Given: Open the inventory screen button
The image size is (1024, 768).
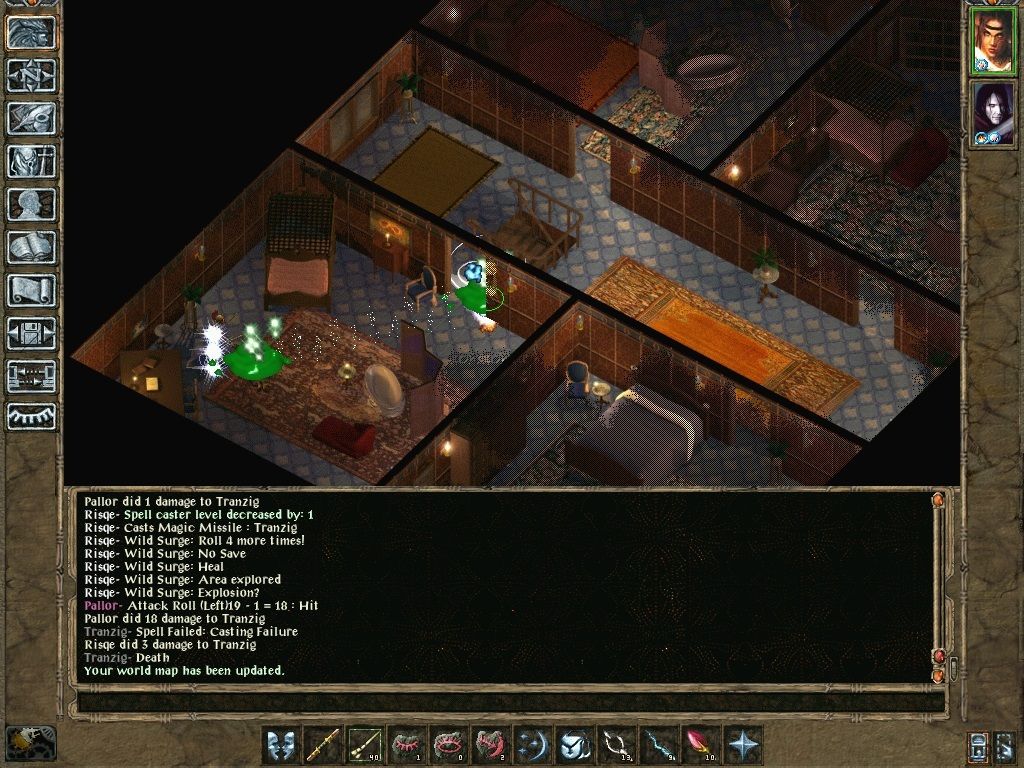Looking at the screenshot, I should click(31, 161).
